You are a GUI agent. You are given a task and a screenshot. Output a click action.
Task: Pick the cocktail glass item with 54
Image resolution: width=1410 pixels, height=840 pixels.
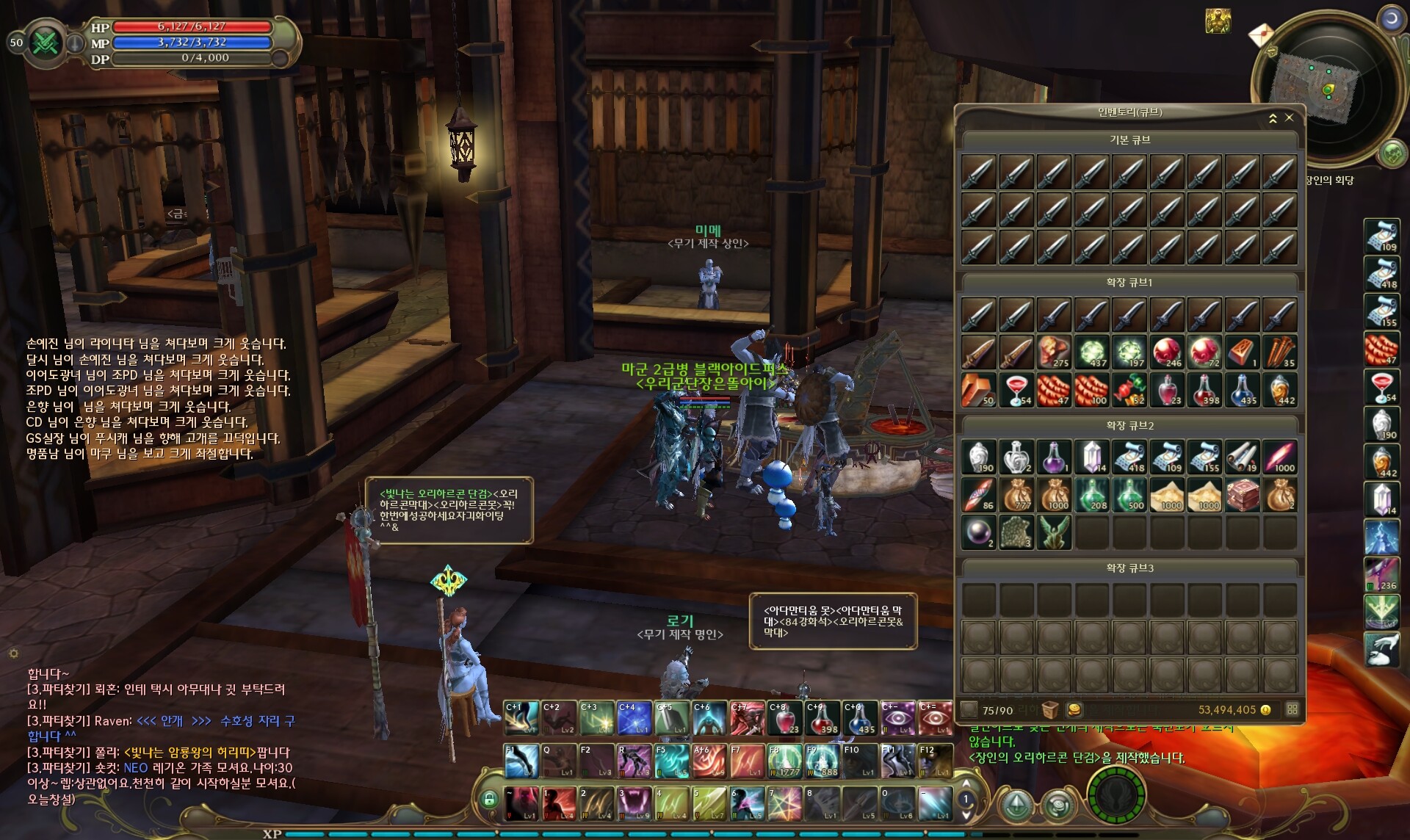pyautogui.click(x=1016, y=390)
